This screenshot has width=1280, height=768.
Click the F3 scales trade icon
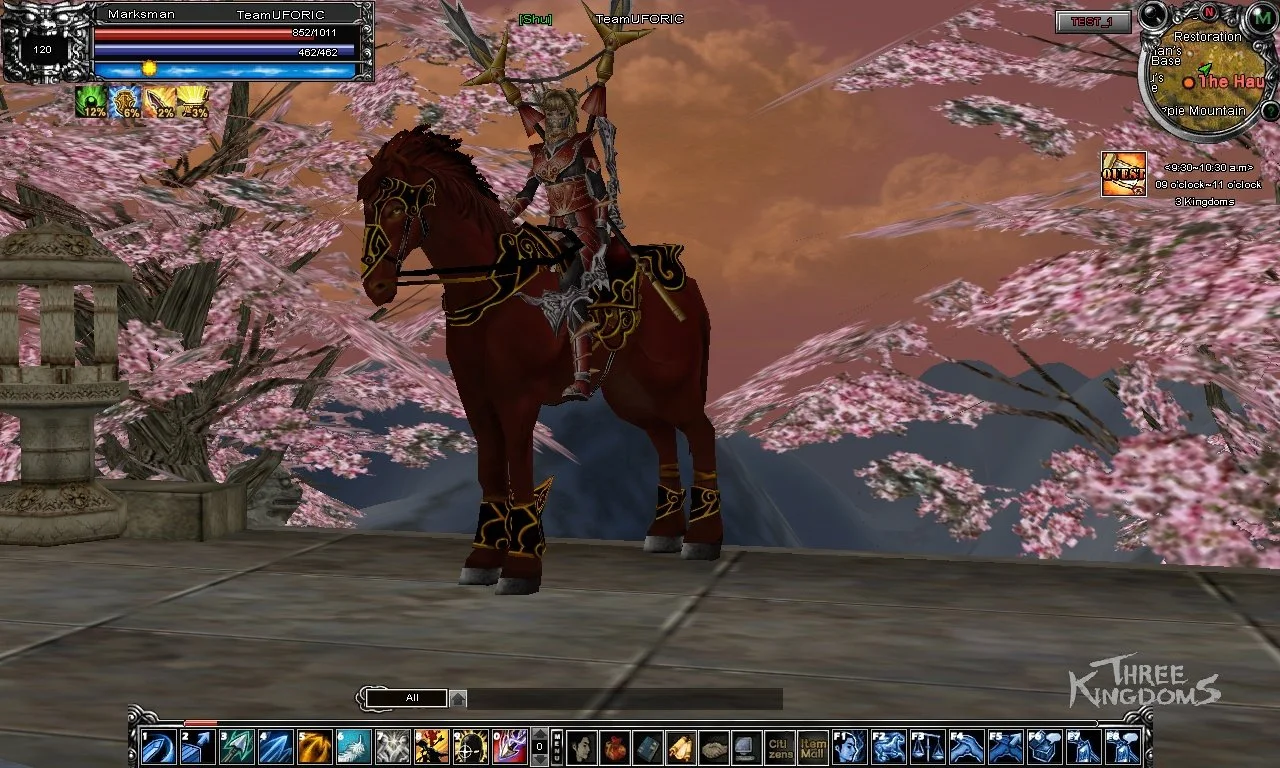point(928,748)
